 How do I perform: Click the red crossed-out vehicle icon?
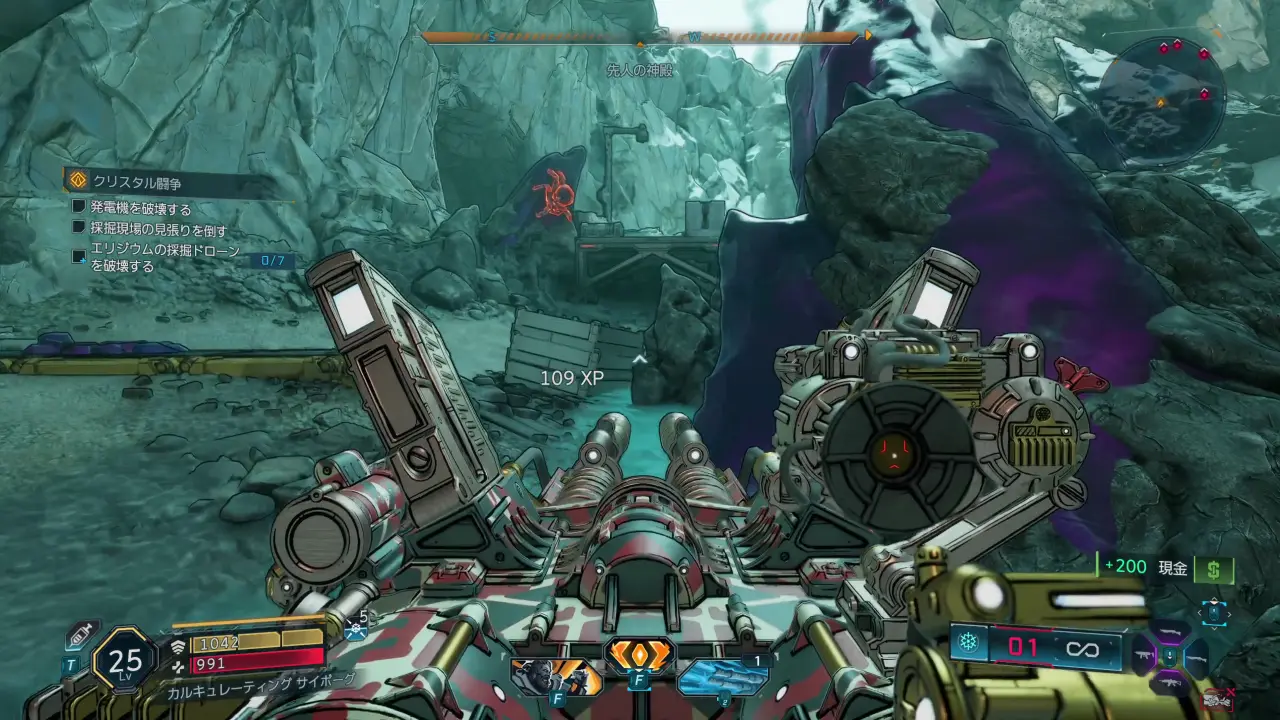pos(1218,700)
